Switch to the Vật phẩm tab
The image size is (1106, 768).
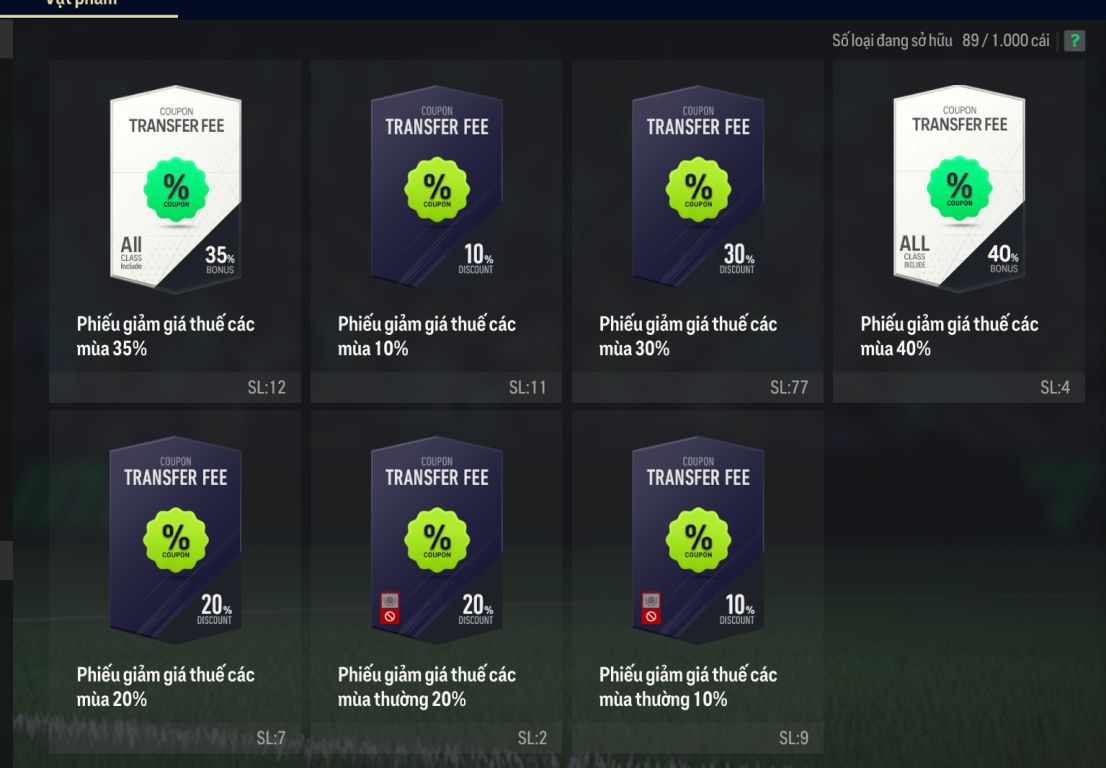pos(90,5)
